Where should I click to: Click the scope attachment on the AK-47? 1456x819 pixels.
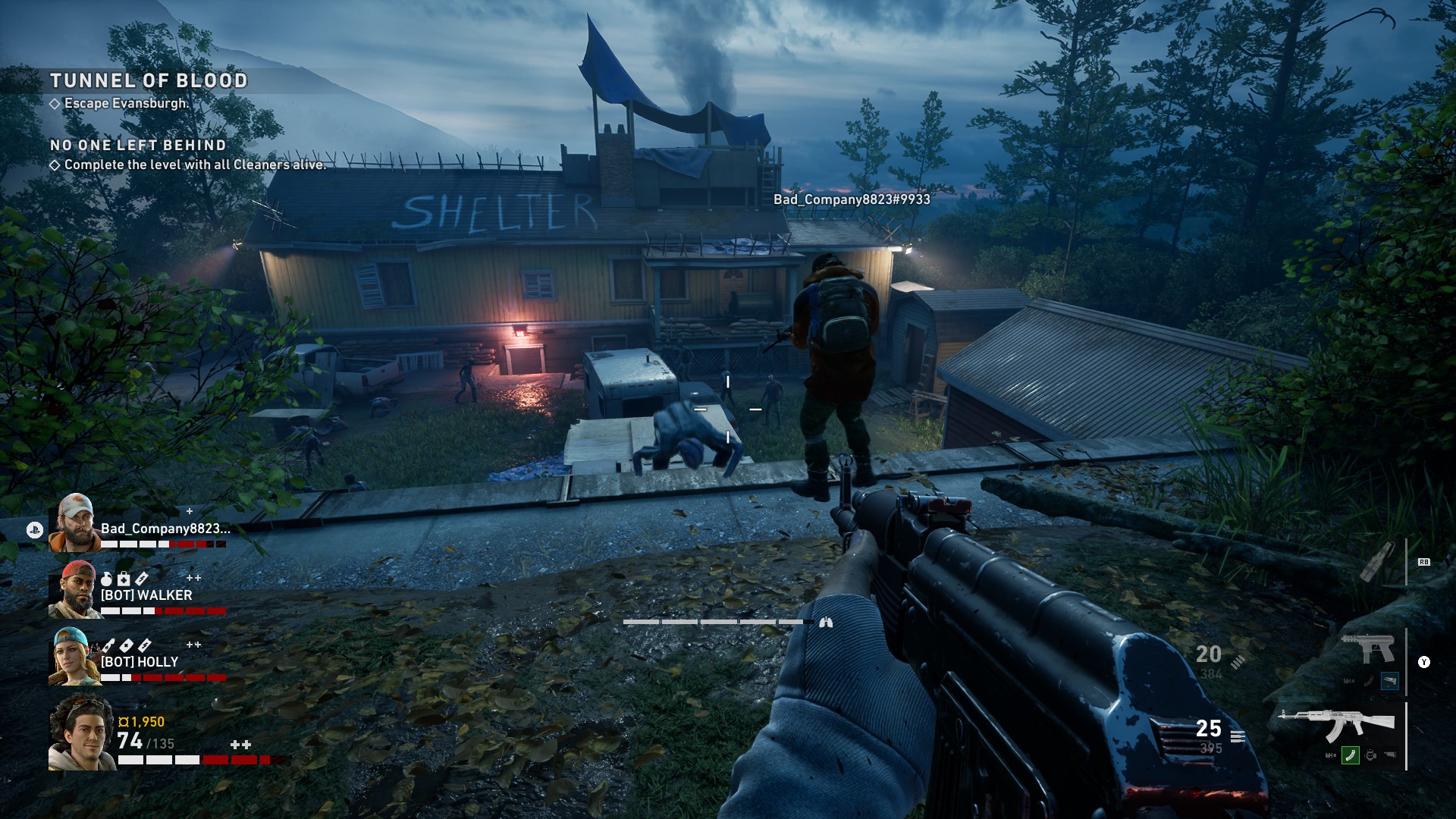point(1370,755)
